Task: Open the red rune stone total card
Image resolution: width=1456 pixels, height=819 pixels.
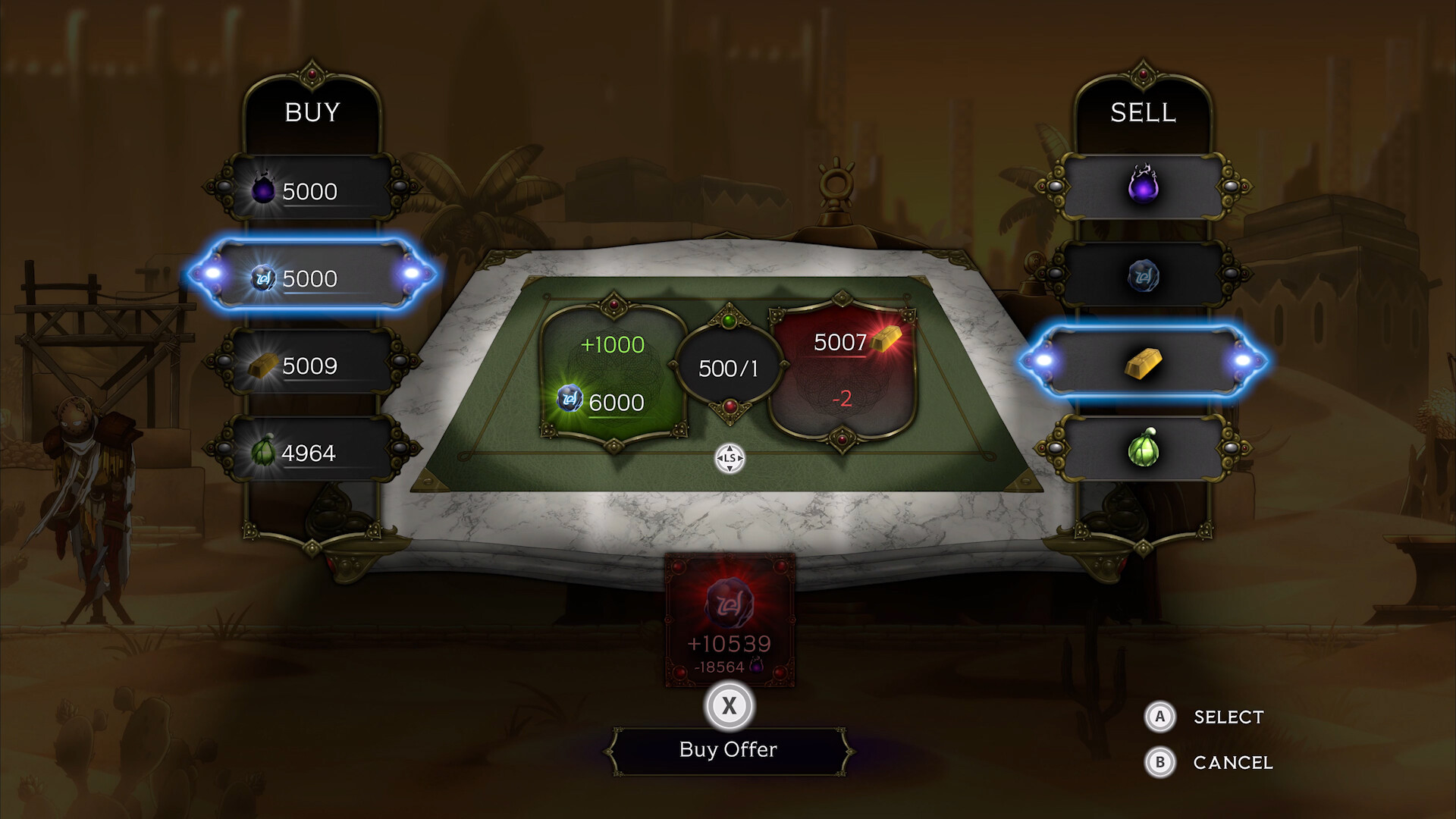Action: [x=729, y=622]
